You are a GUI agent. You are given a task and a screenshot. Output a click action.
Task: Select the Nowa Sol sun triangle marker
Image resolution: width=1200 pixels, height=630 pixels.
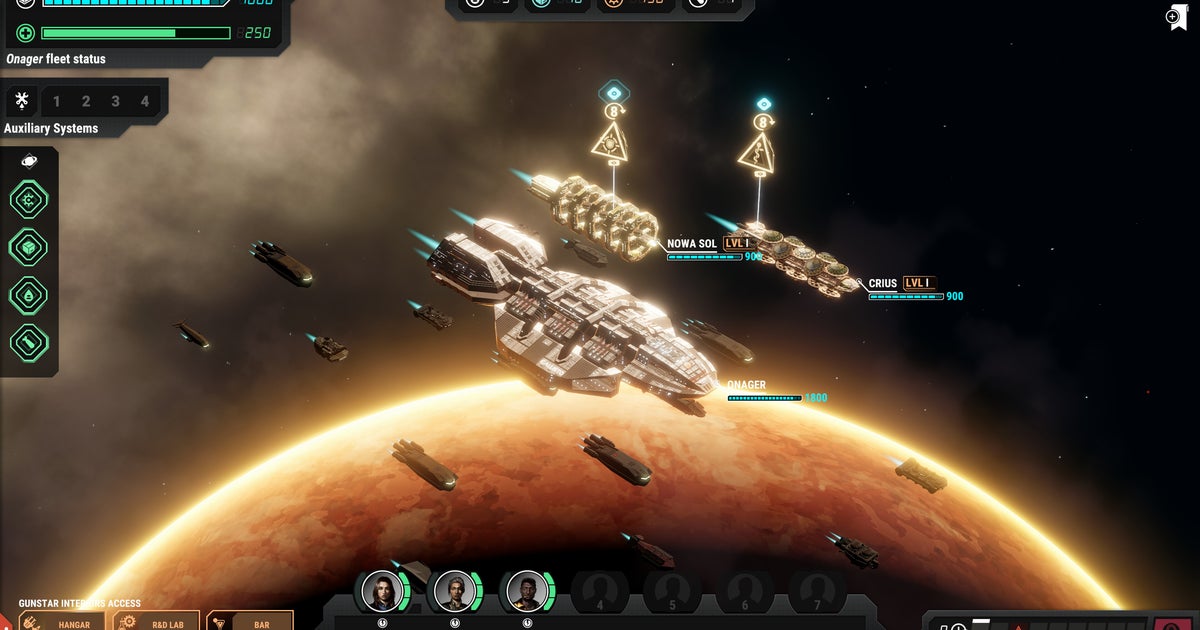click(x=610, y=144)
